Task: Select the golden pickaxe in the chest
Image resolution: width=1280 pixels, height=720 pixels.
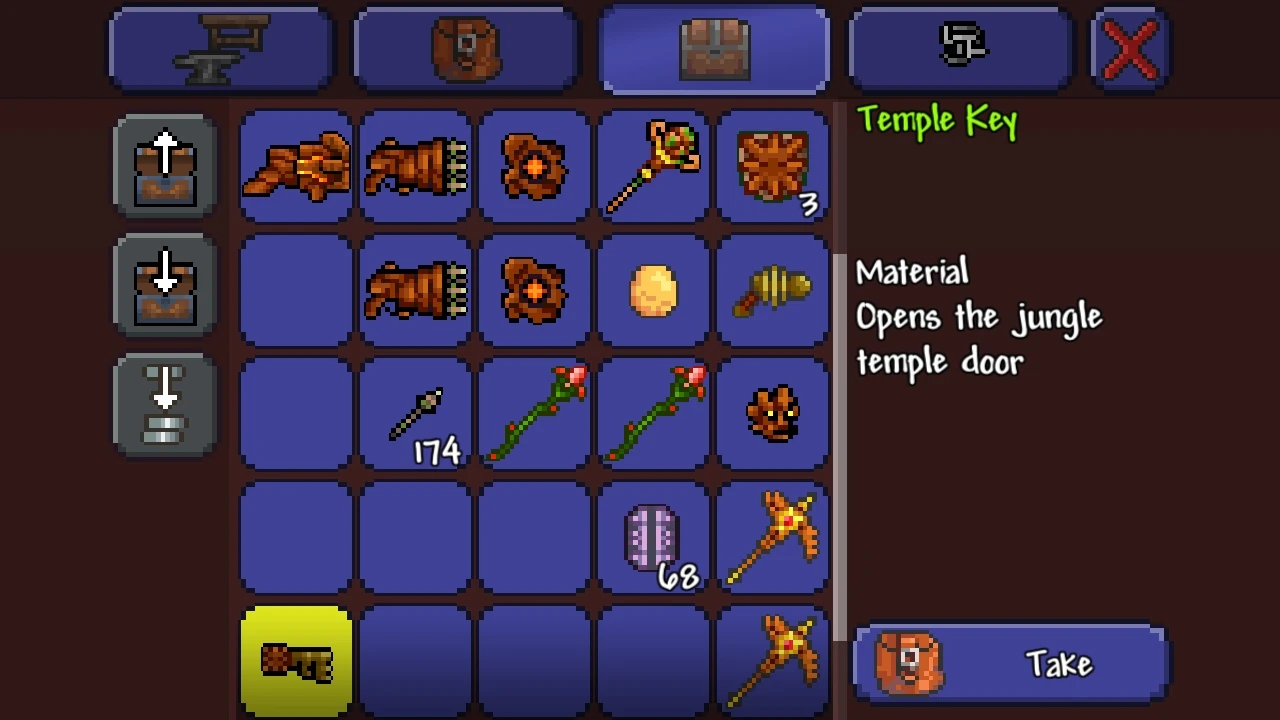Action: [773, 537]
